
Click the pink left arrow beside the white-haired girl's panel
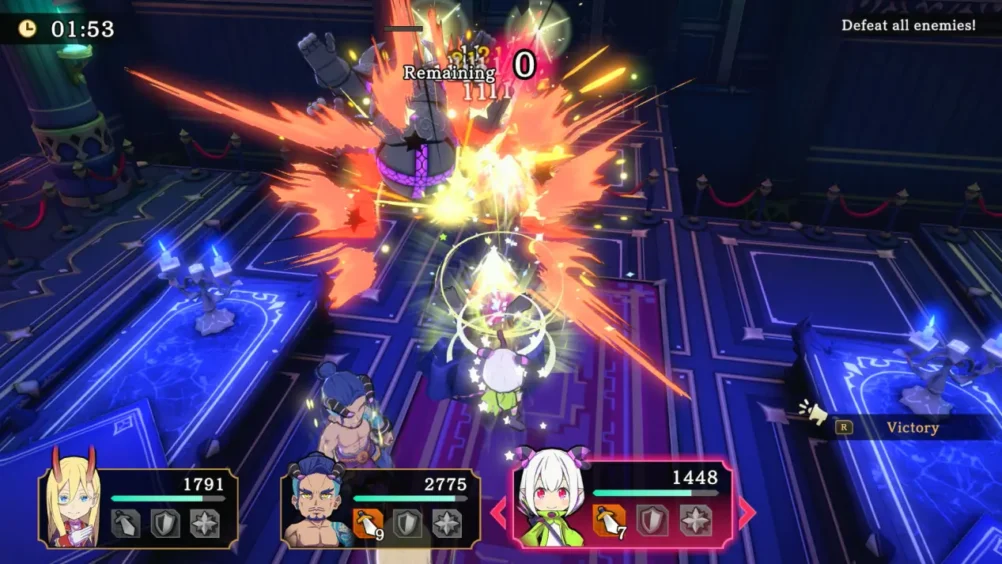point(497,512)
